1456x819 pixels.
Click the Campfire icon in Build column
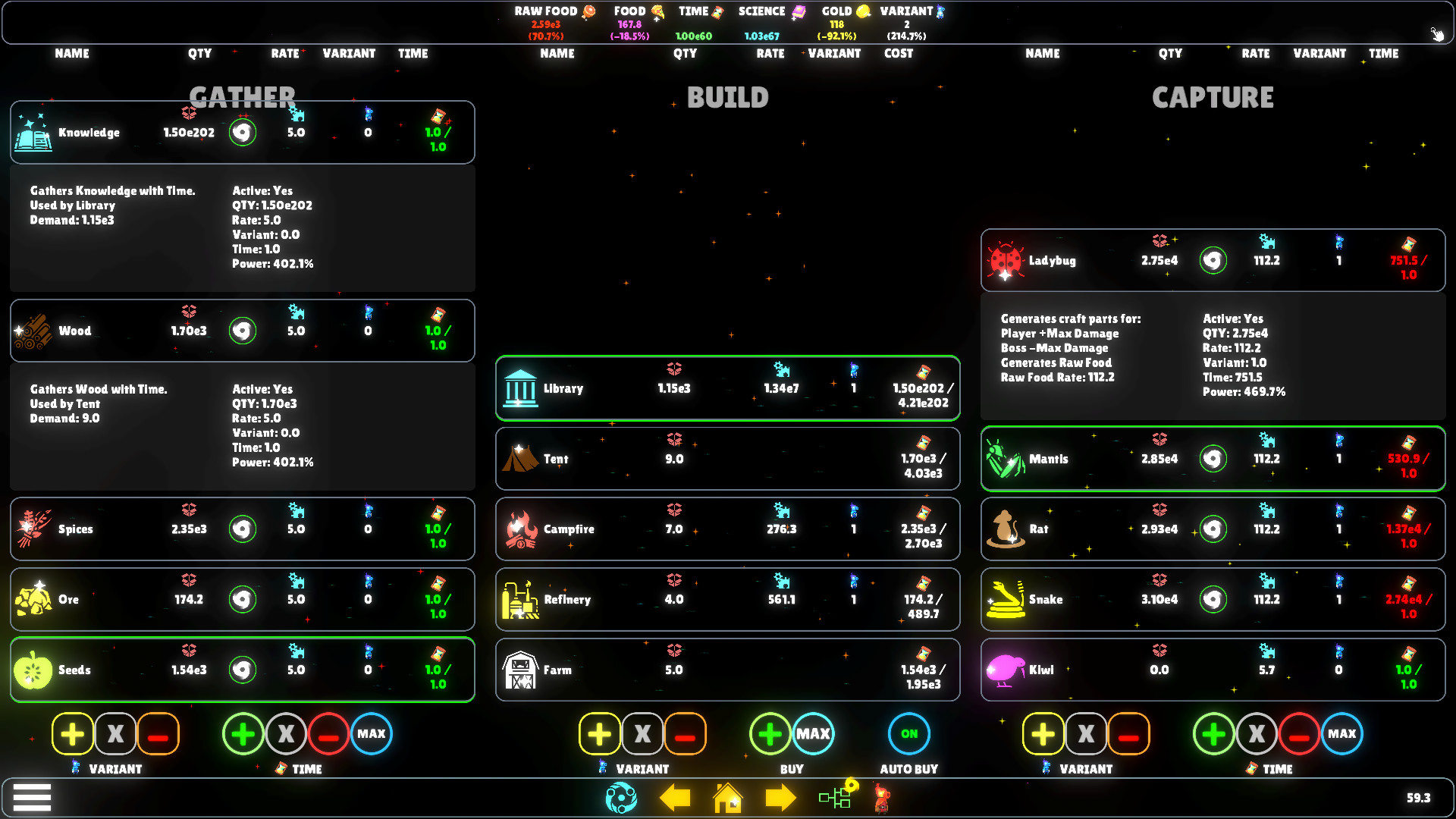[520, 529]
